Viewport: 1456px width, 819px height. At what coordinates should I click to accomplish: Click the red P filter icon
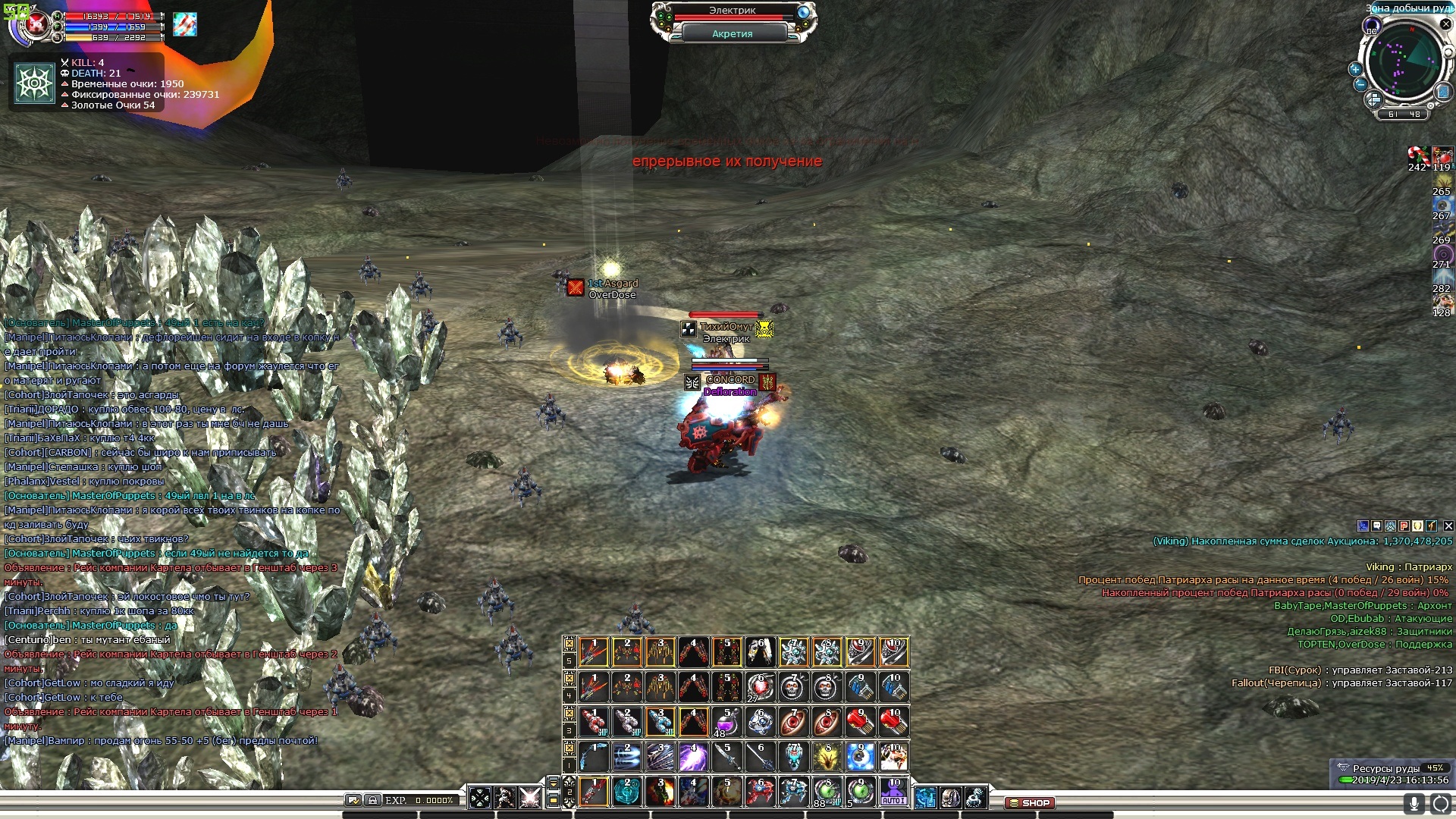[x=1404, y=526]
